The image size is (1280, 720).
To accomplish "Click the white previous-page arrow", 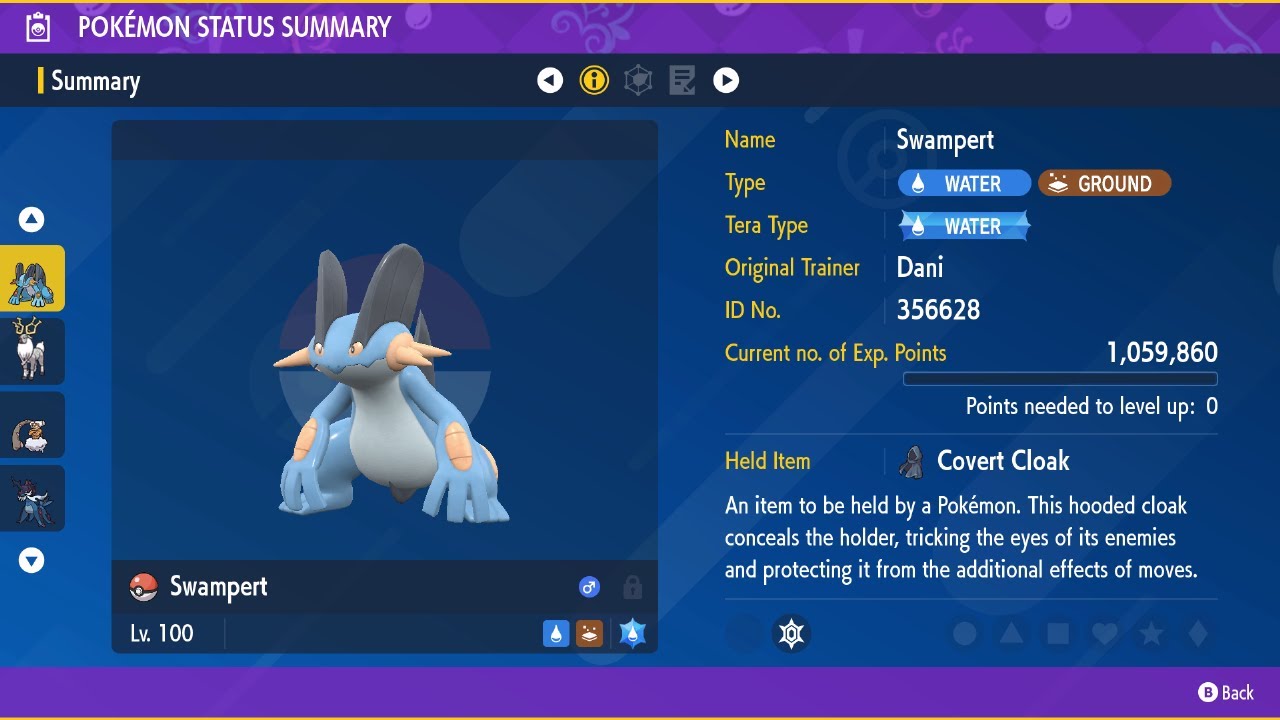I will (550, 80).
